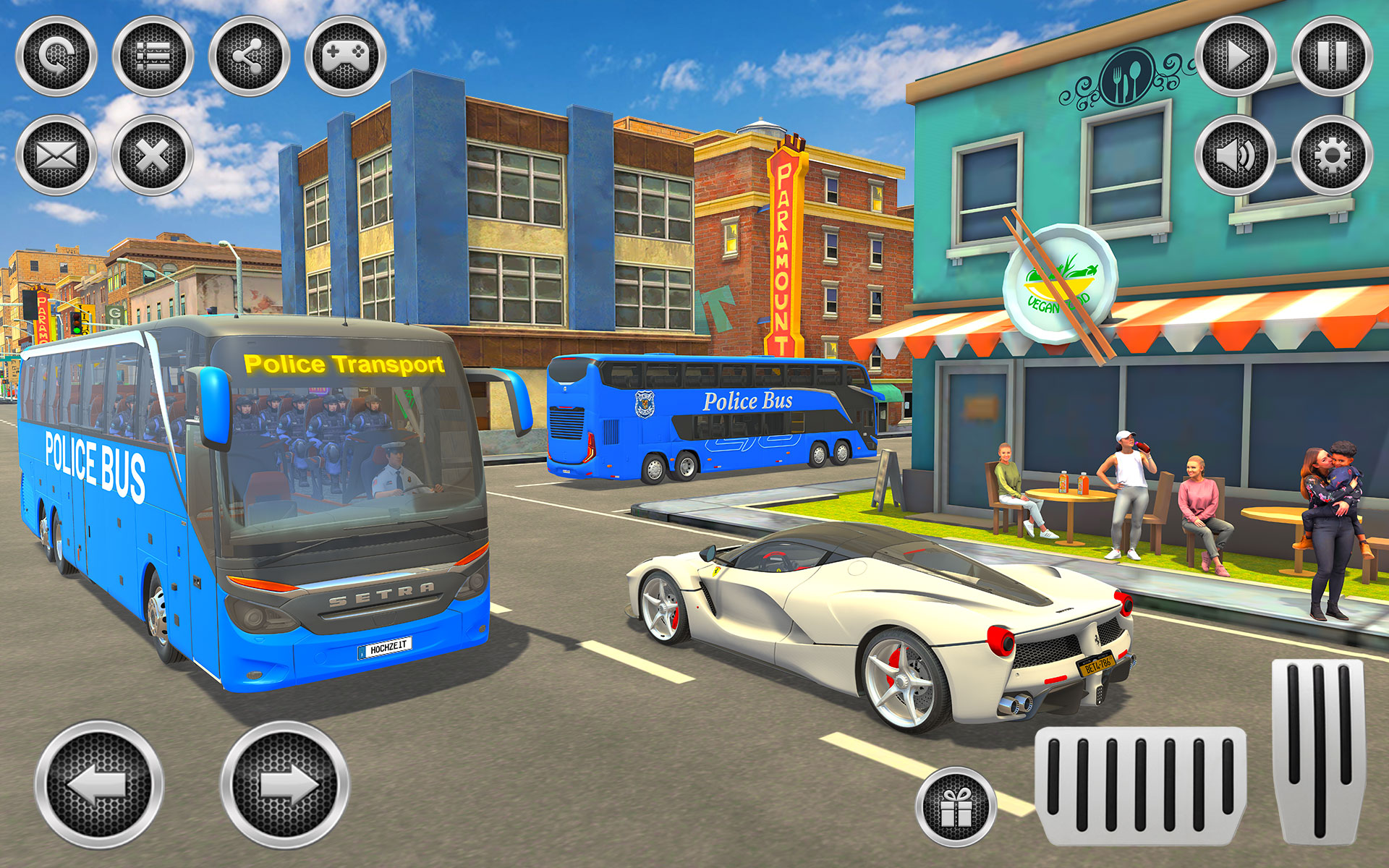Viewport: 1389px width, 868px height.
Task: Click the close X button
Action: coord(152,156)
